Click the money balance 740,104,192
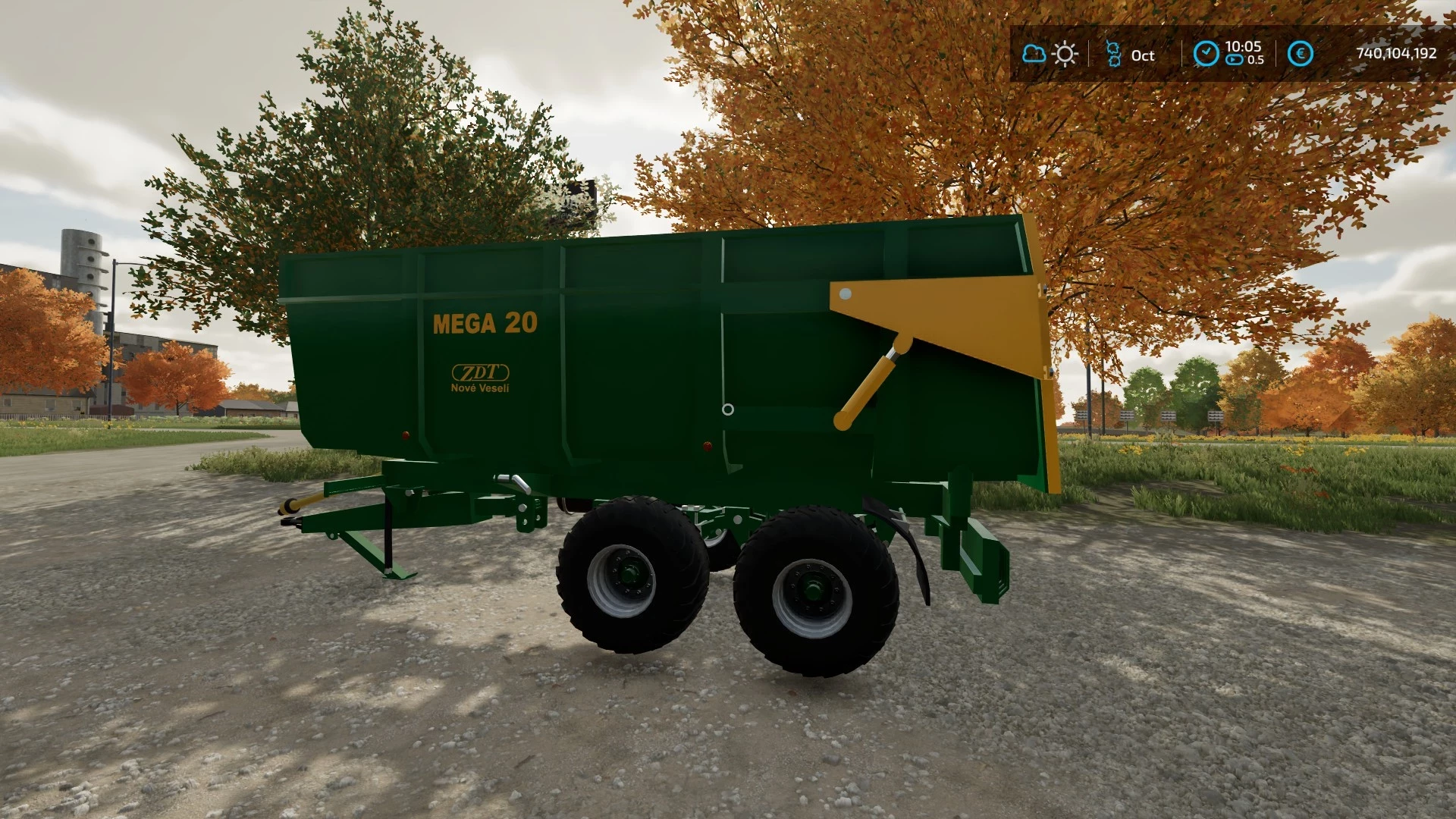This screenshot has height=819, width=1456. (1399, 54)
